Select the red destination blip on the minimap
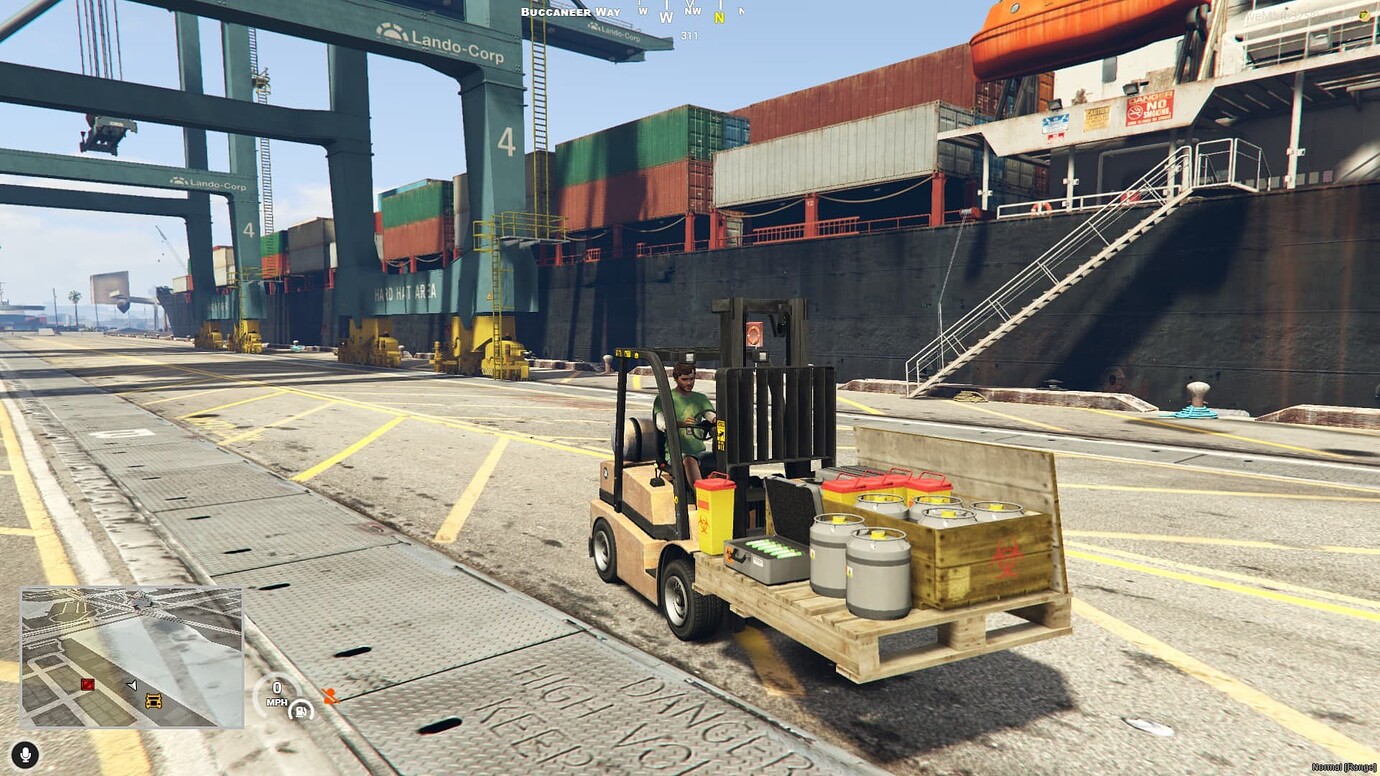This screenshot has width=1380, height=776. [x=88, y=684]
